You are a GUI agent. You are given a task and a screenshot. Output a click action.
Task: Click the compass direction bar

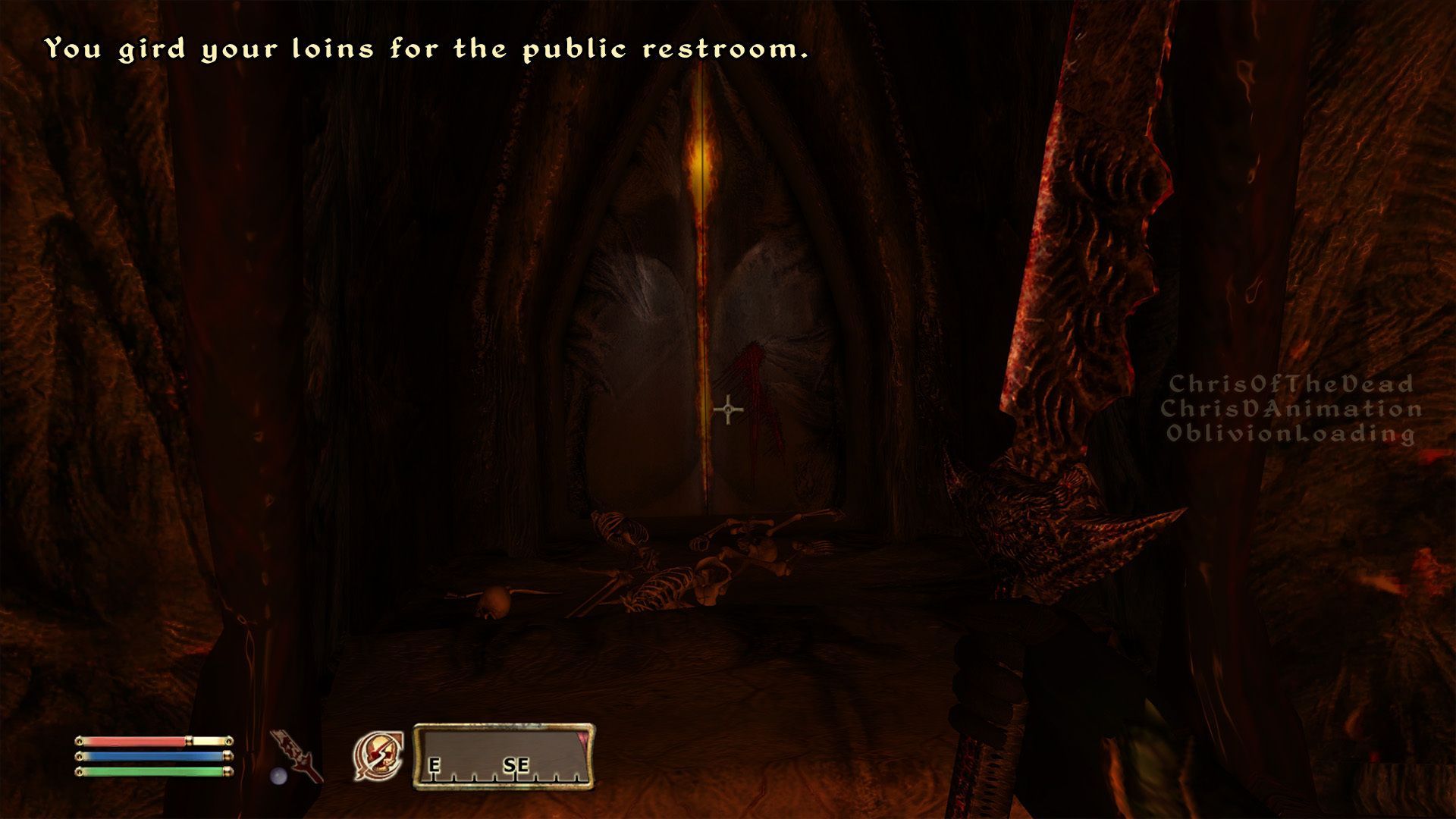[504, 757]
